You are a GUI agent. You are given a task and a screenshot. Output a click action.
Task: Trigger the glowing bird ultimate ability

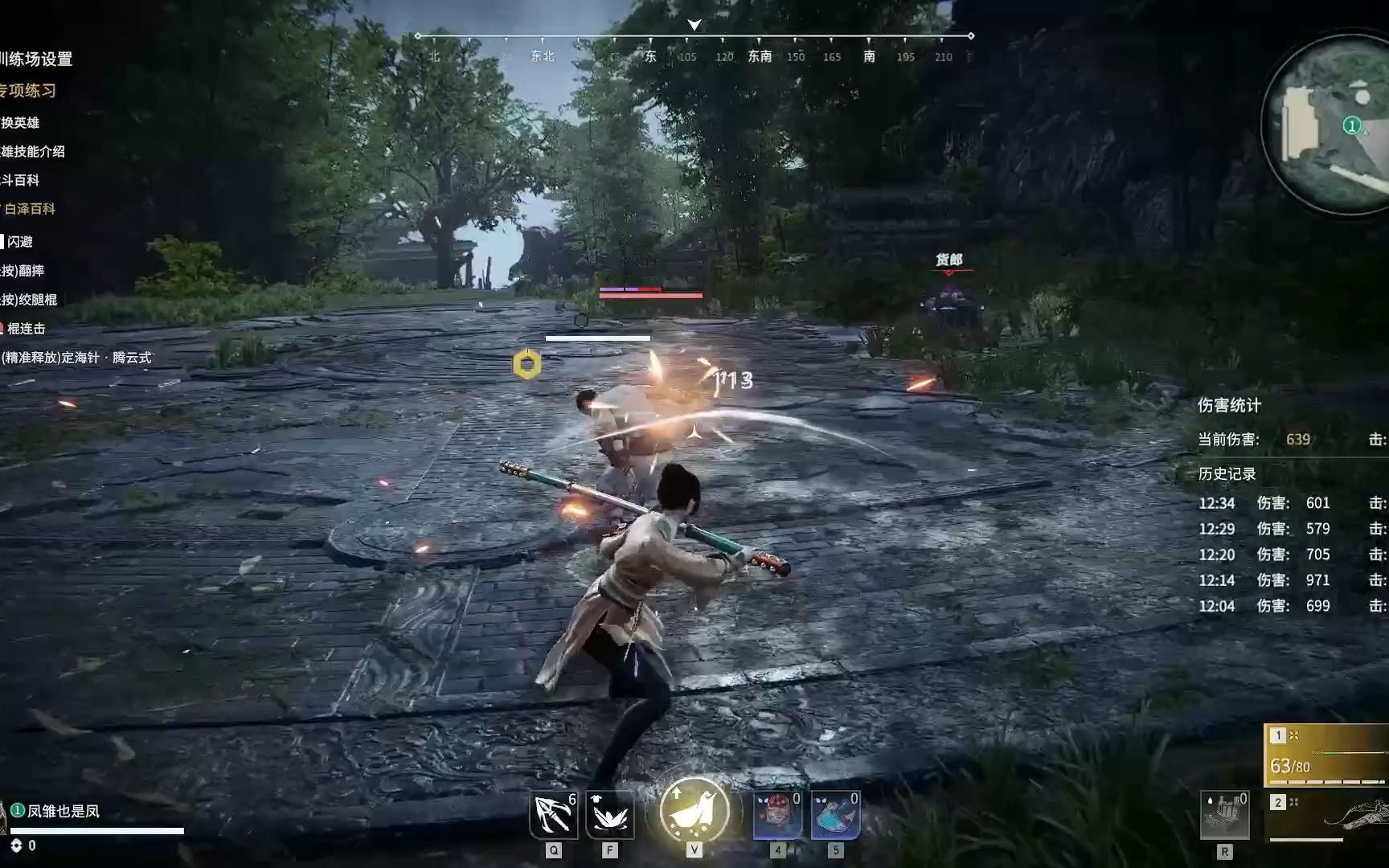point(694,810)
